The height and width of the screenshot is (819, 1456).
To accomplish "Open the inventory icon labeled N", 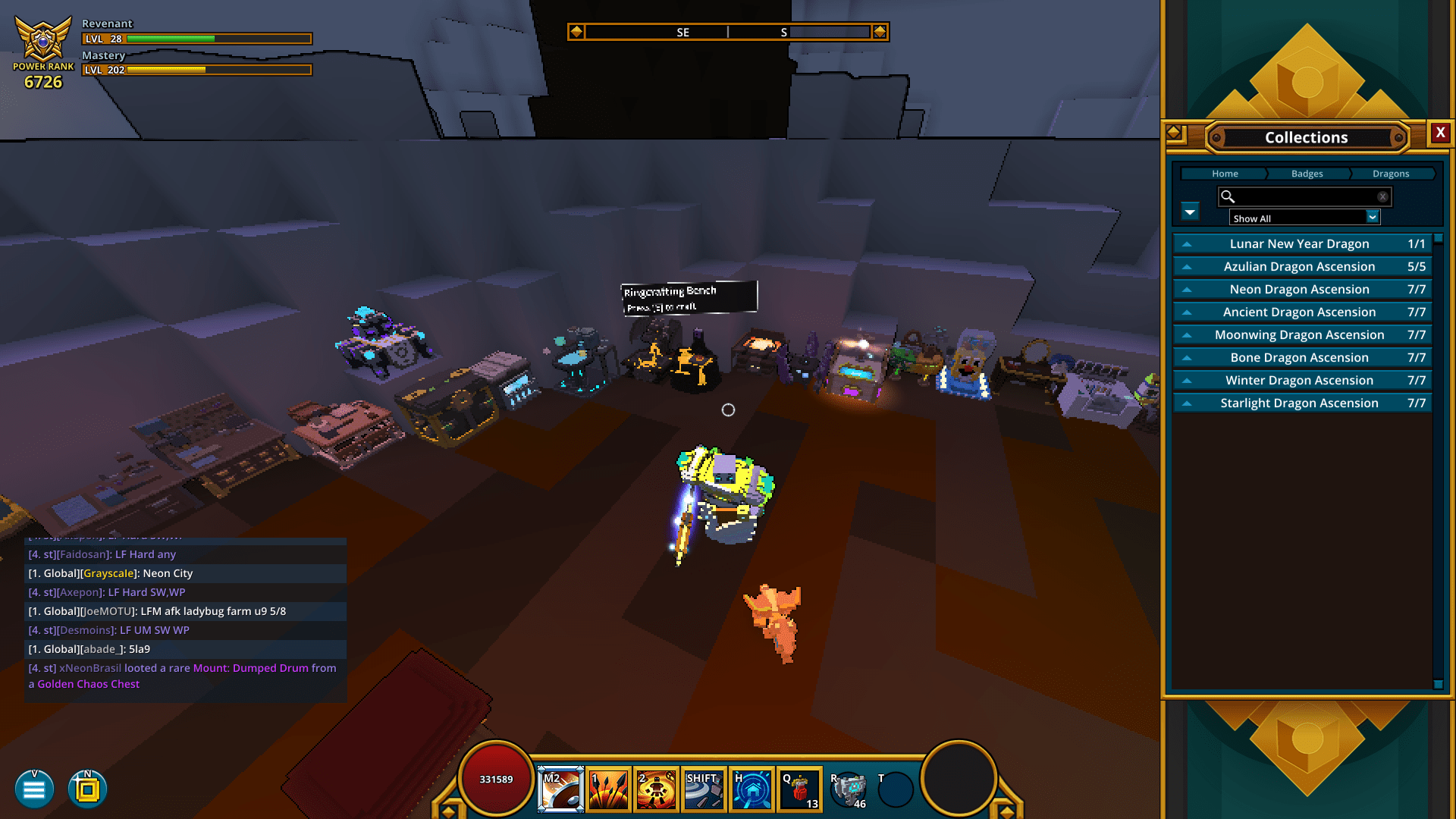I will [x=86, y=789].
